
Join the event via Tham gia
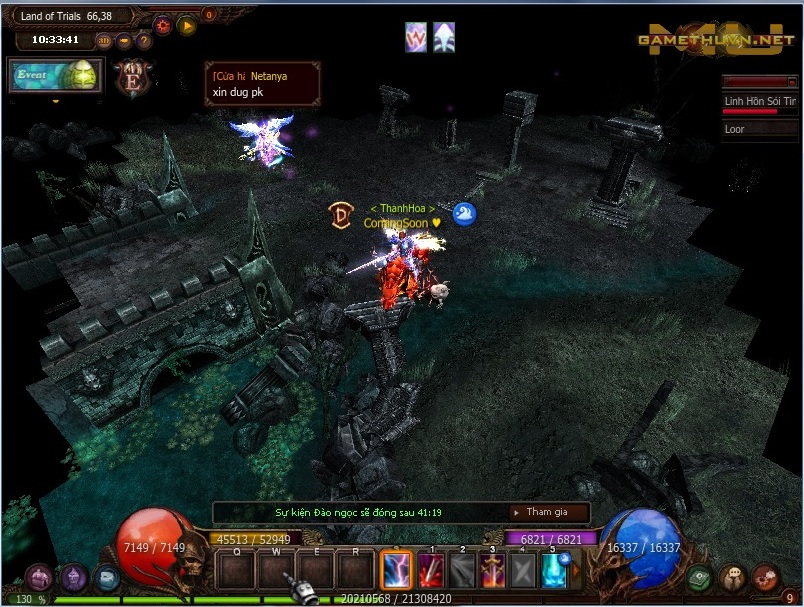point(547,512)
